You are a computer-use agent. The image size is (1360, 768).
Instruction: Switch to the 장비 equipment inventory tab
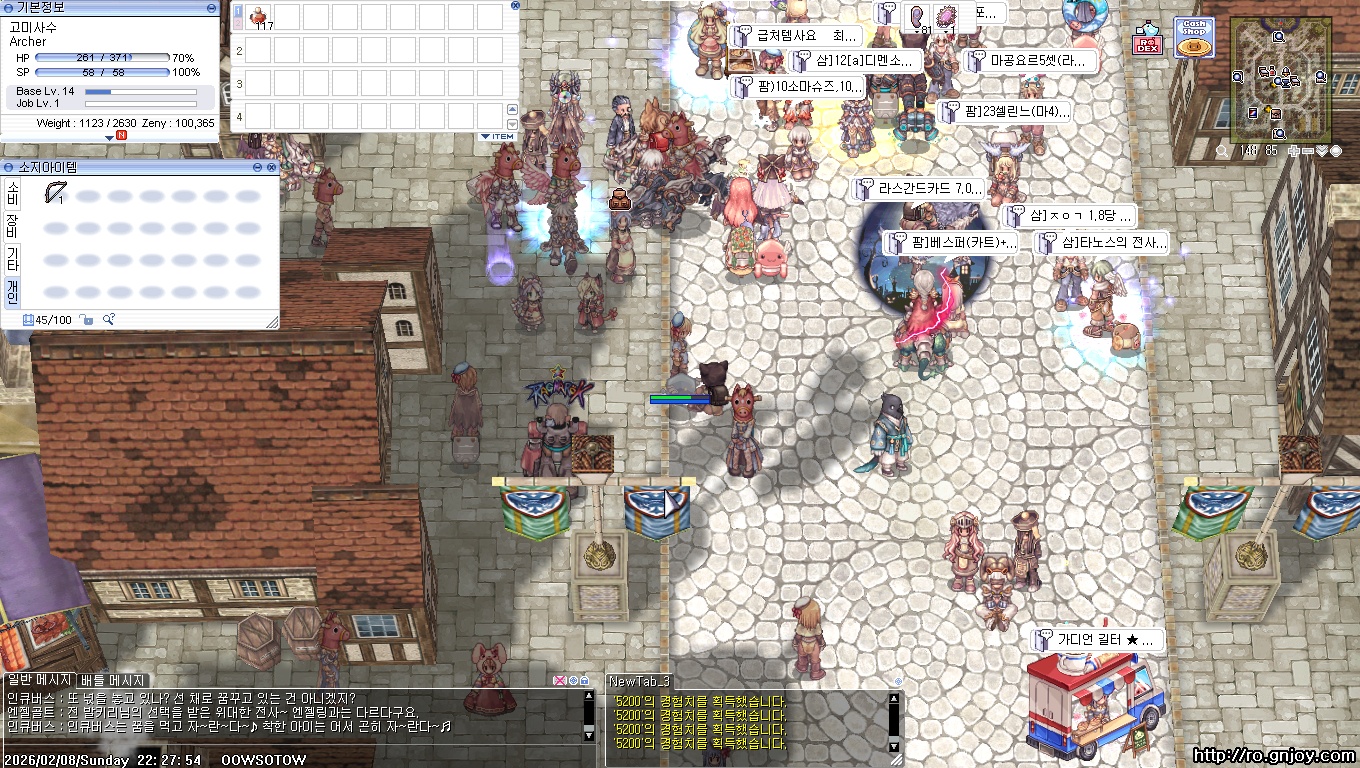click(13, 226)
